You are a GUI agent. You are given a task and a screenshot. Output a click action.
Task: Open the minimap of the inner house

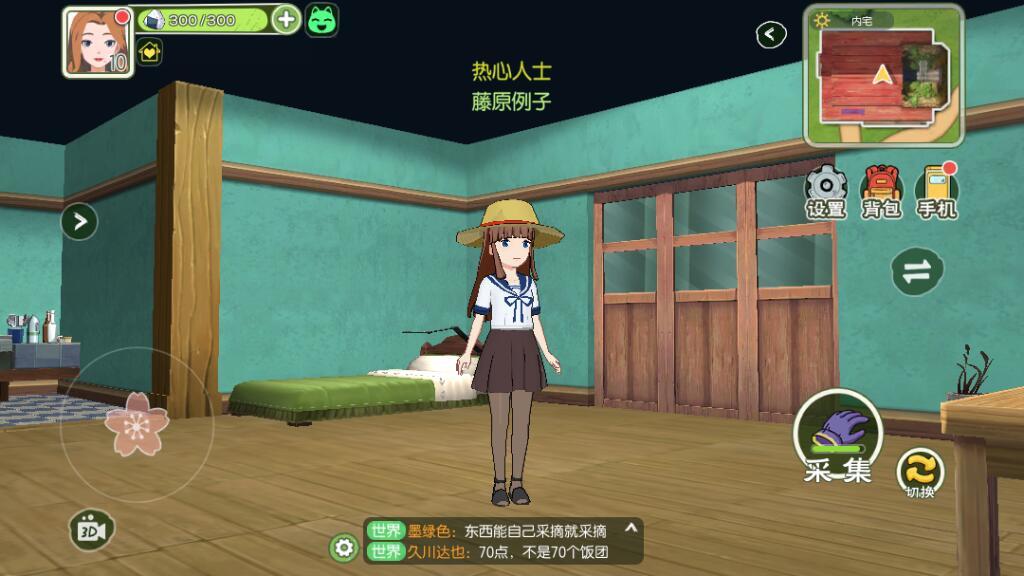(x=883, y=75)
